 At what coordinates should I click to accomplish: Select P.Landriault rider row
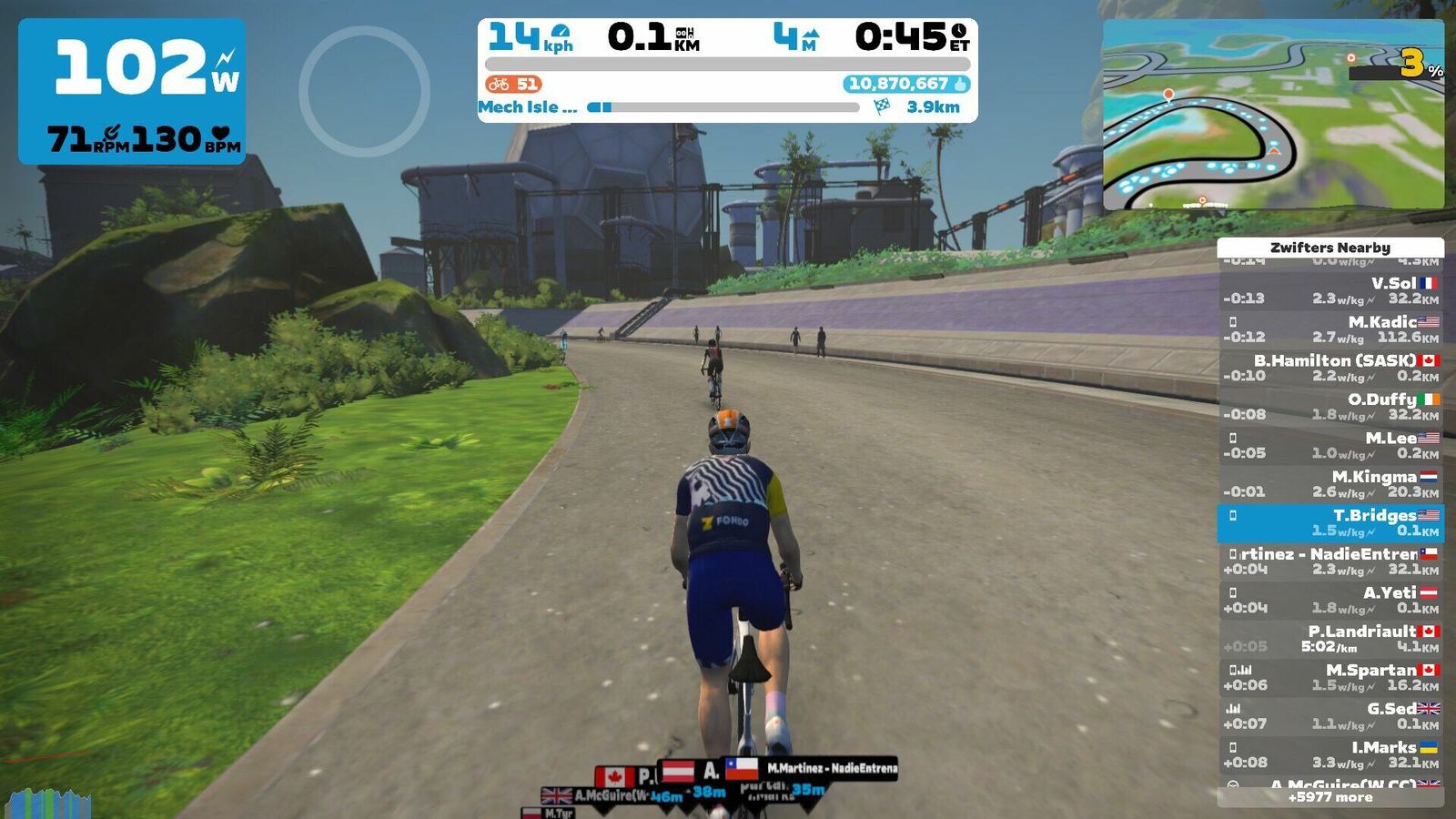1330,638
